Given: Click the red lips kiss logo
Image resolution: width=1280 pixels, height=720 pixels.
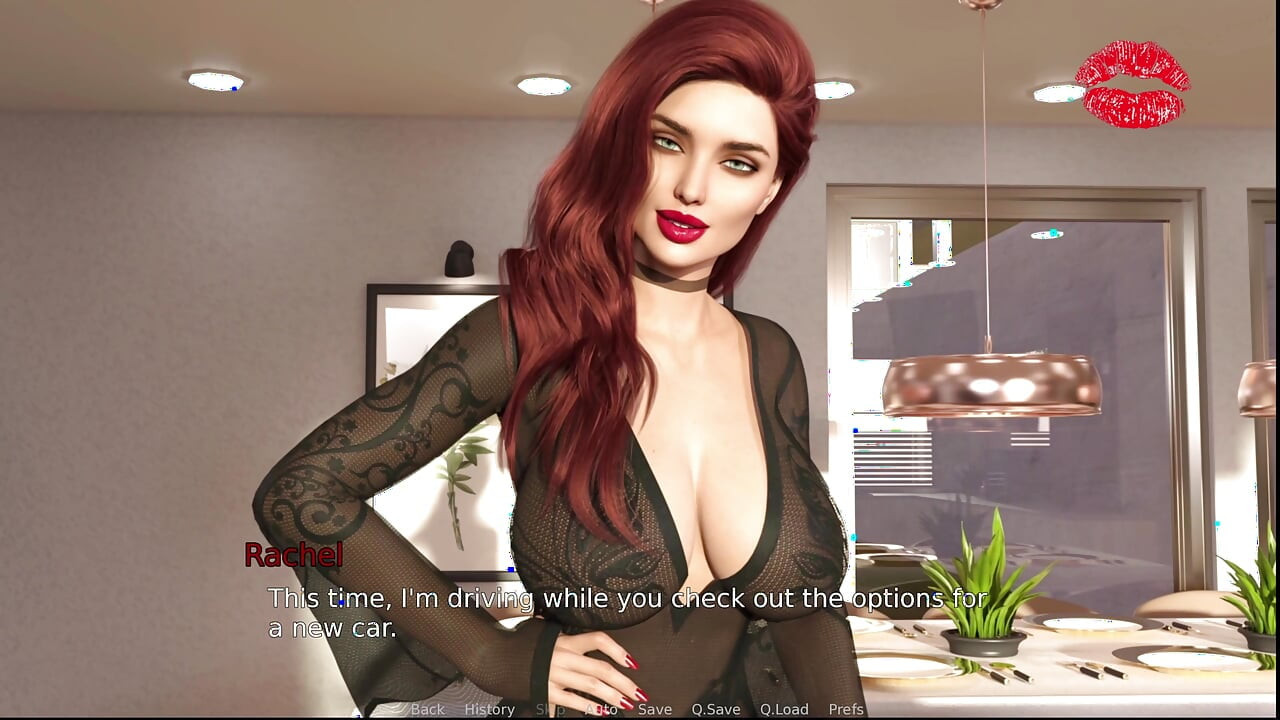Looking at the screenshot, I should 1133,82.
